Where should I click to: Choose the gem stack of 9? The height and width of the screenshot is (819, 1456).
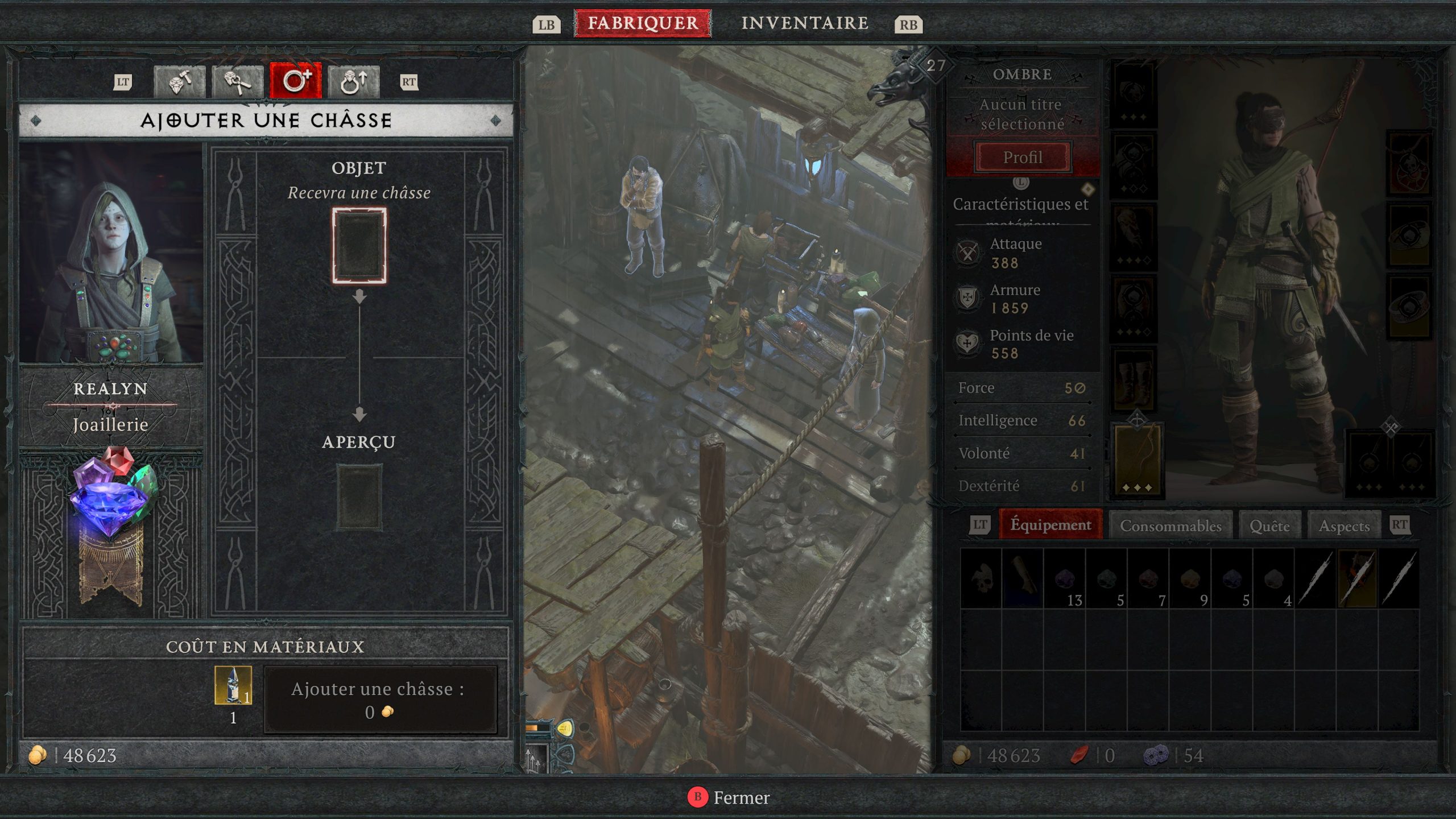tap(1190, 578)
